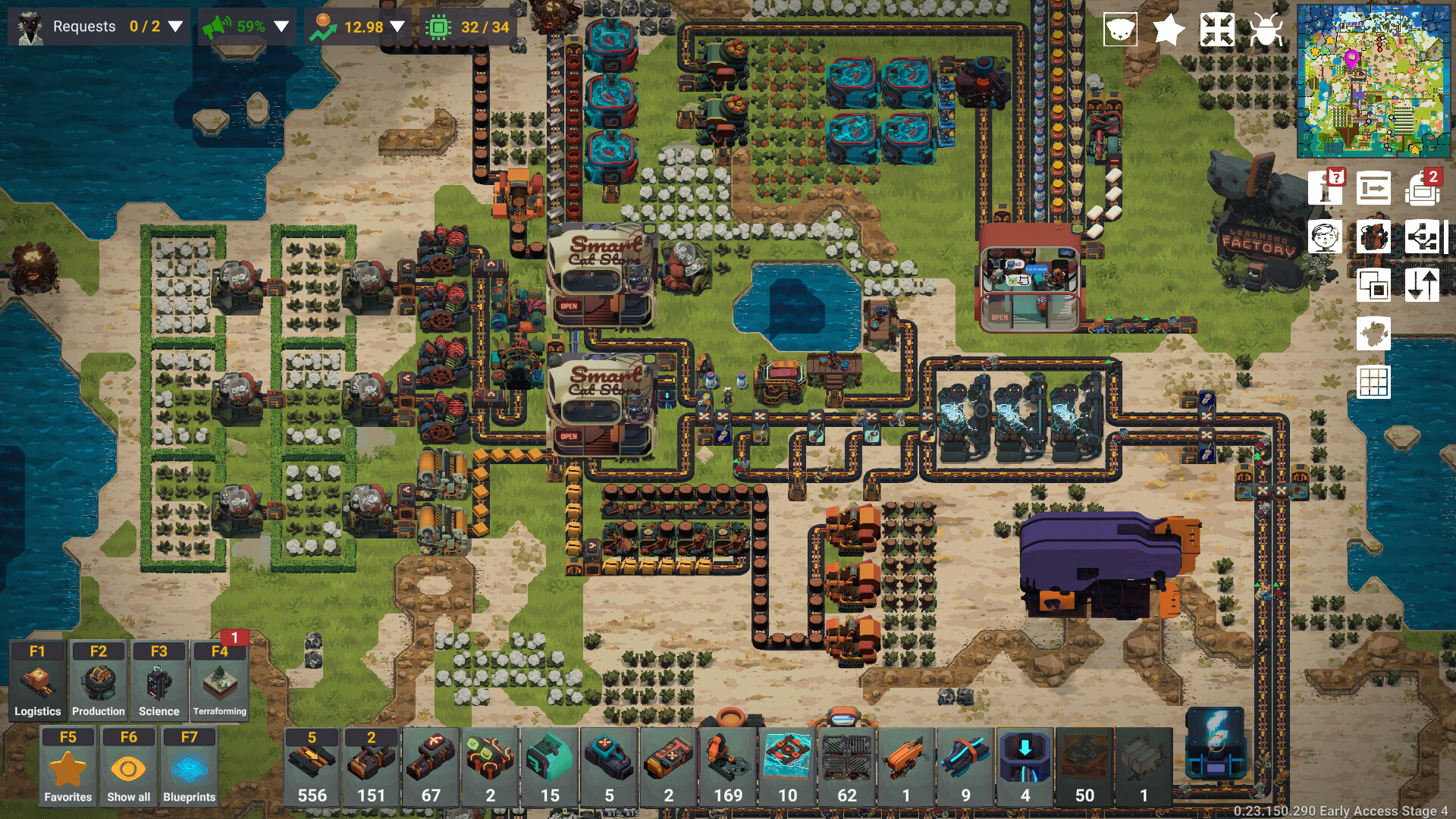Open the Logistics build category
1456x819 pixels.
click(x=37, y=681)
